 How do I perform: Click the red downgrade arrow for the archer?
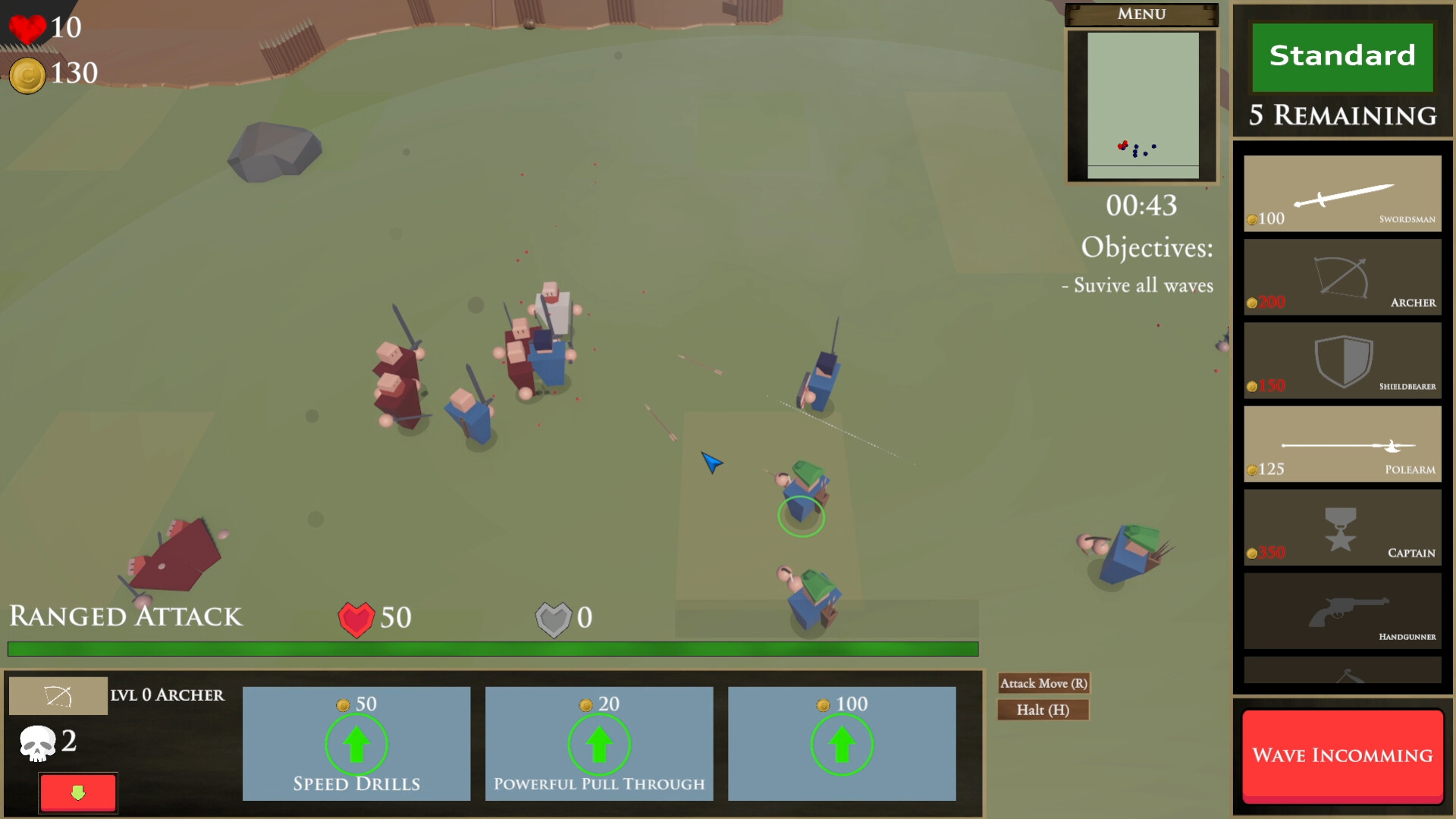(x=77, y=792)
